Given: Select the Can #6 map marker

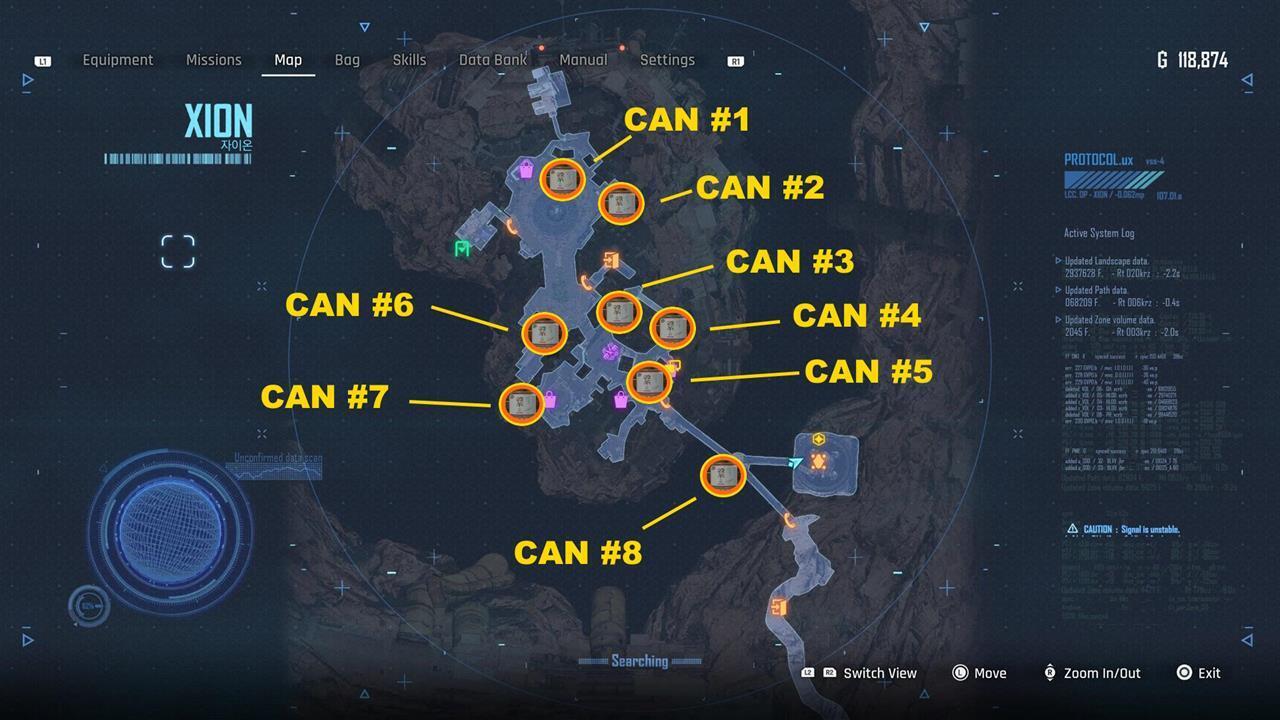Looking at the screenshot, I should [545, 333].
